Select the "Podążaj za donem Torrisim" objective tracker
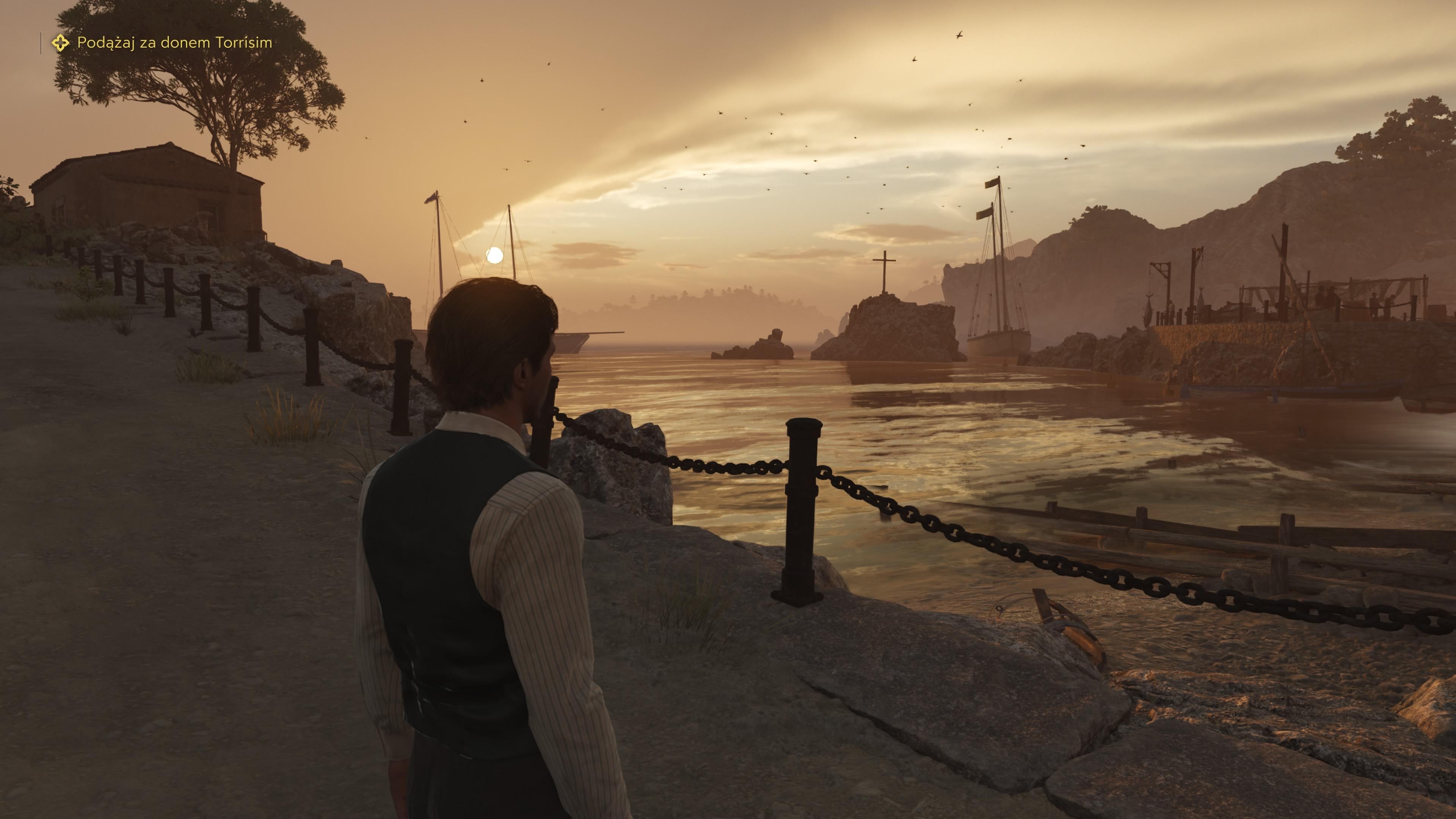The height and width of the screenshot is (819, 1456). (x=174, y=43)
